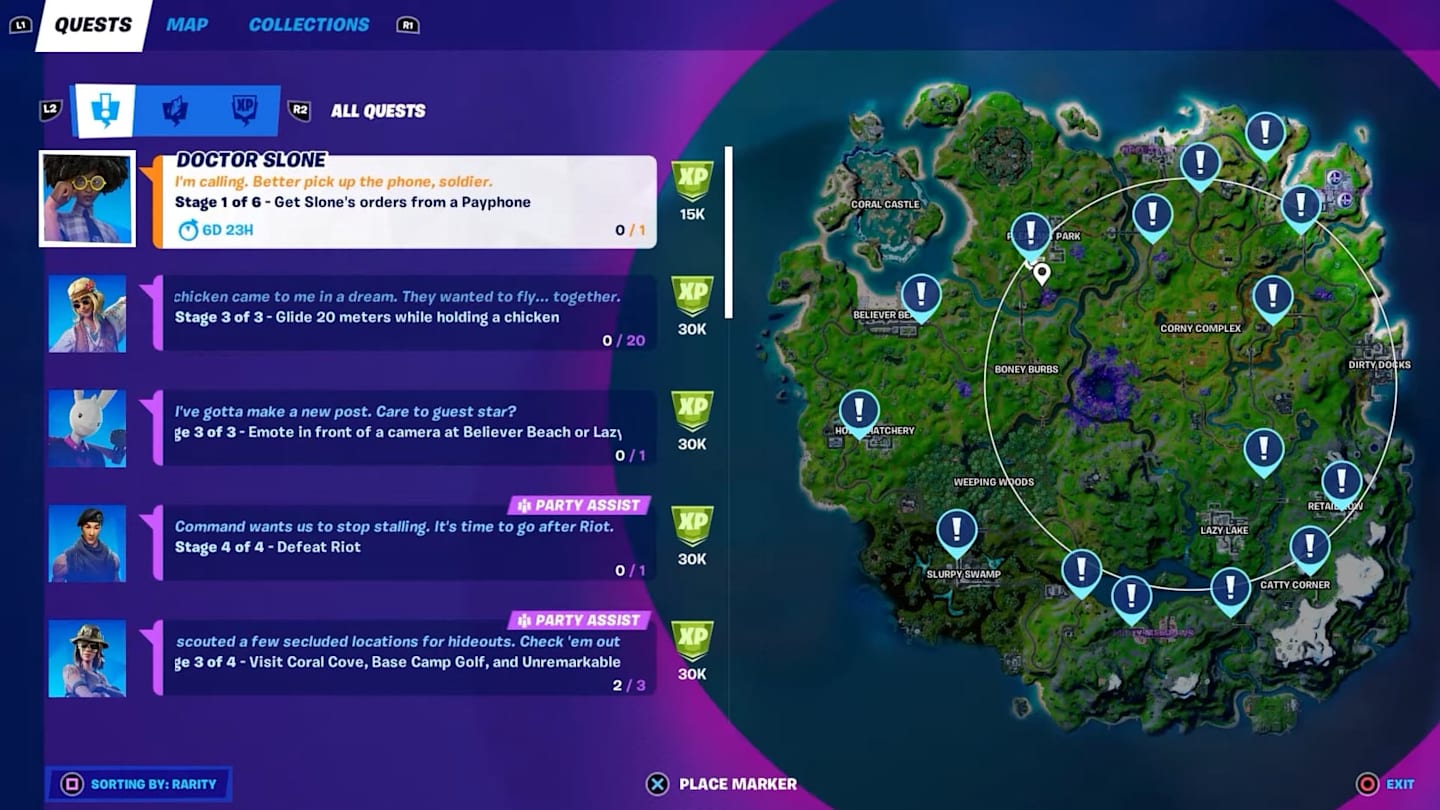Switch to the MAP tab

tap(187, 24)
